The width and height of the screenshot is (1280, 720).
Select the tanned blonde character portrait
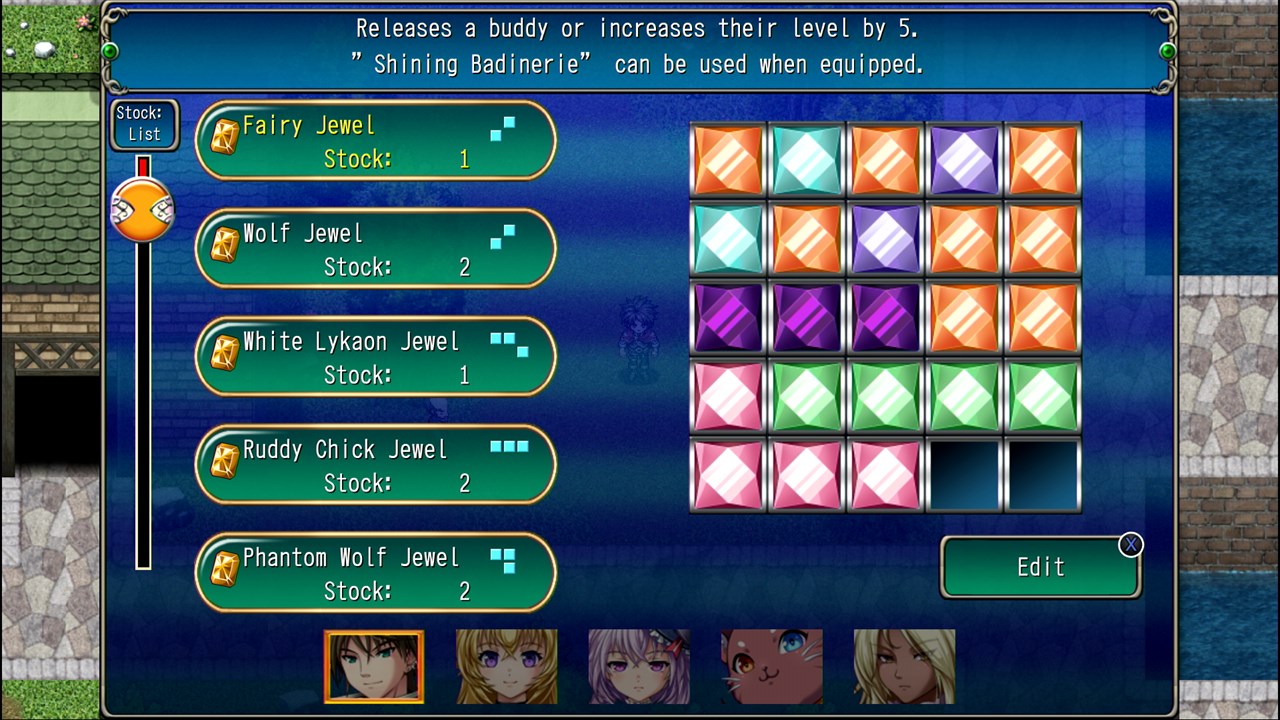[904, 666]
